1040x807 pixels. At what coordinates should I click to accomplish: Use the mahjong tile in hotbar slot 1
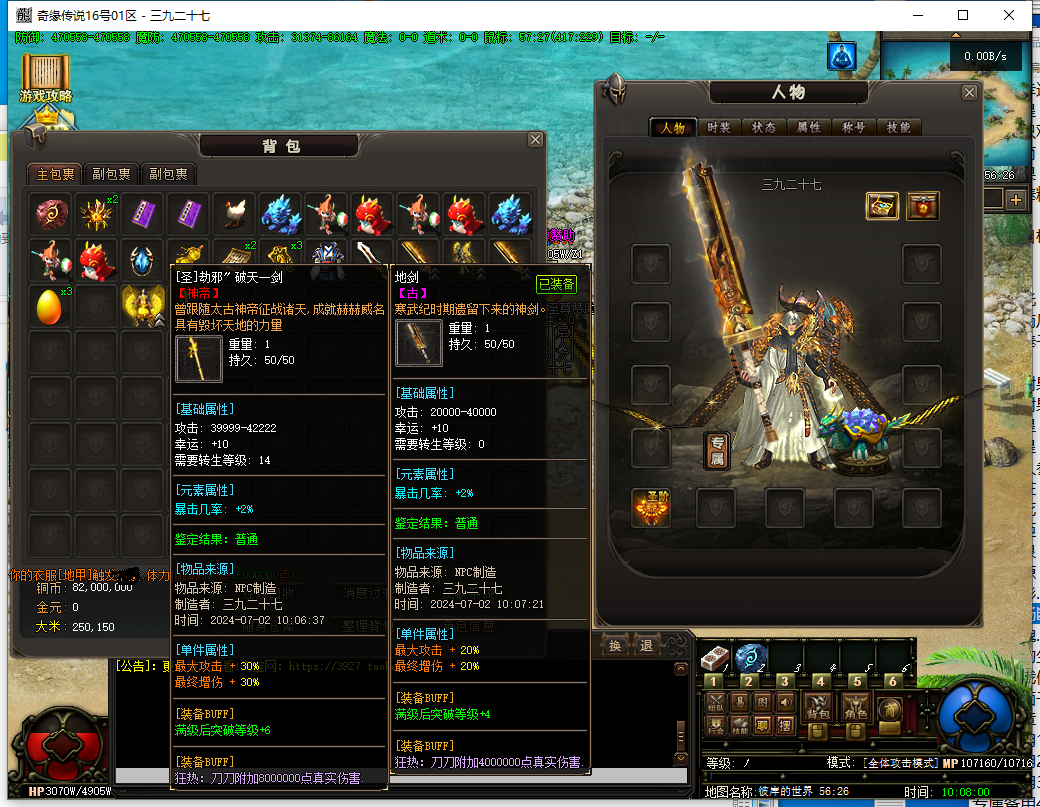712,657
